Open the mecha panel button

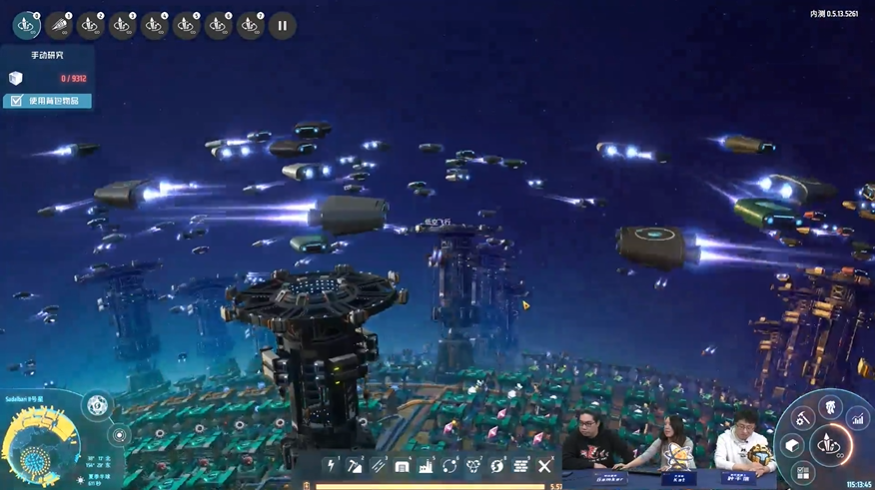pos(828,406)
